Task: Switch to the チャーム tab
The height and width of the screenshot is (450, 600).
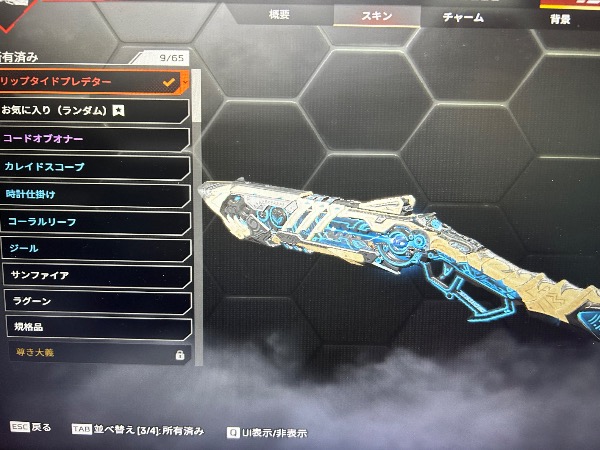Action: 463,17
